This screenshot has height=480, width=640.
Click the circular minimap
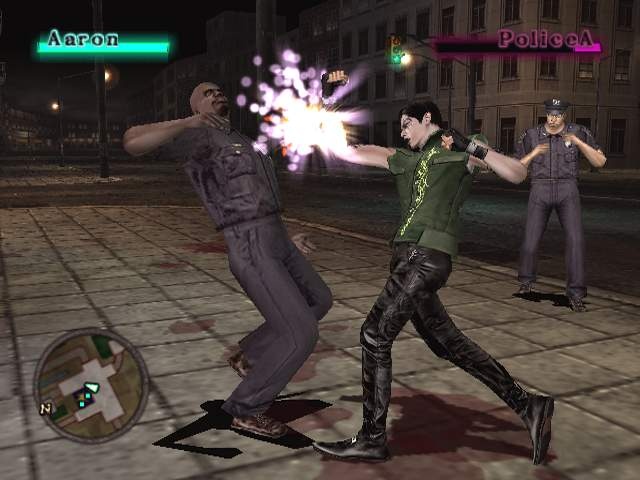(x=91, y=384)
